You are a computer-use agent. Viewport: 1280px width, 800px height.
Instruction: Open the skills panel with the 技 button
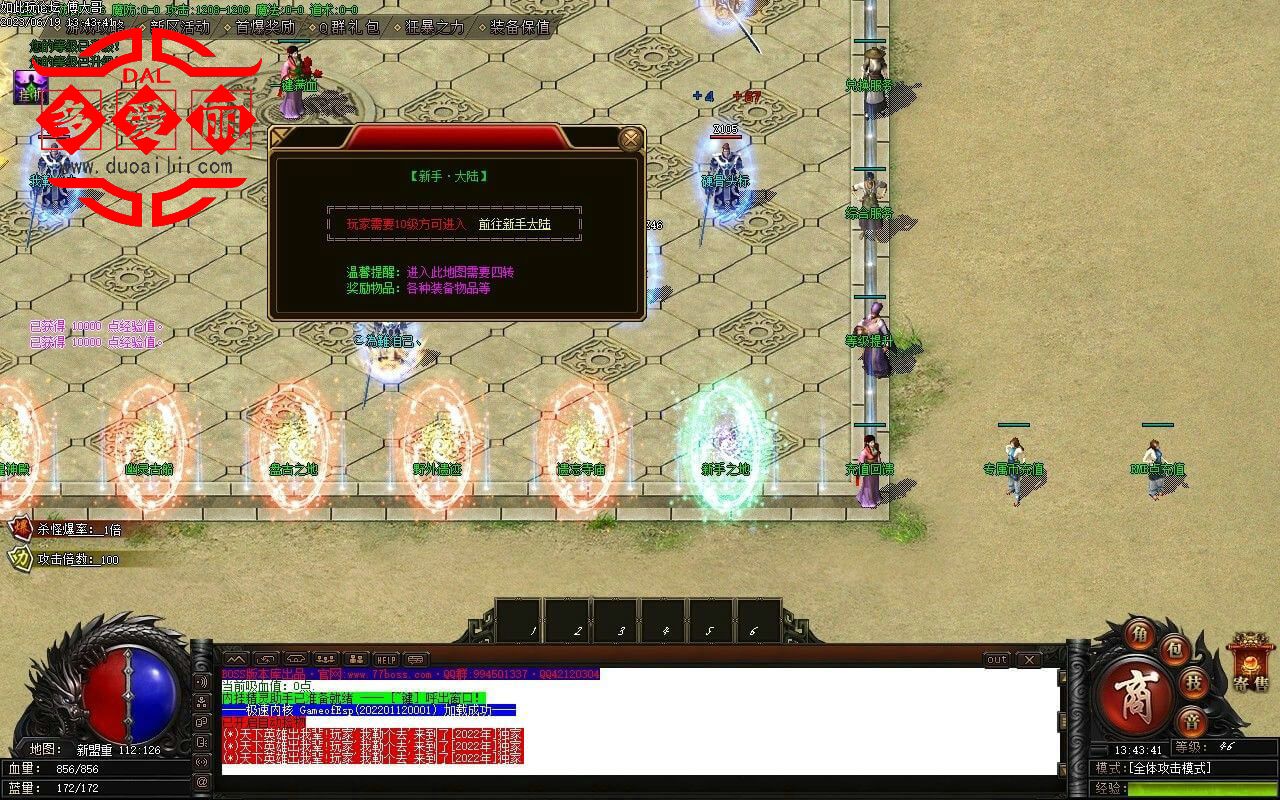click(x=1193, y=683)
